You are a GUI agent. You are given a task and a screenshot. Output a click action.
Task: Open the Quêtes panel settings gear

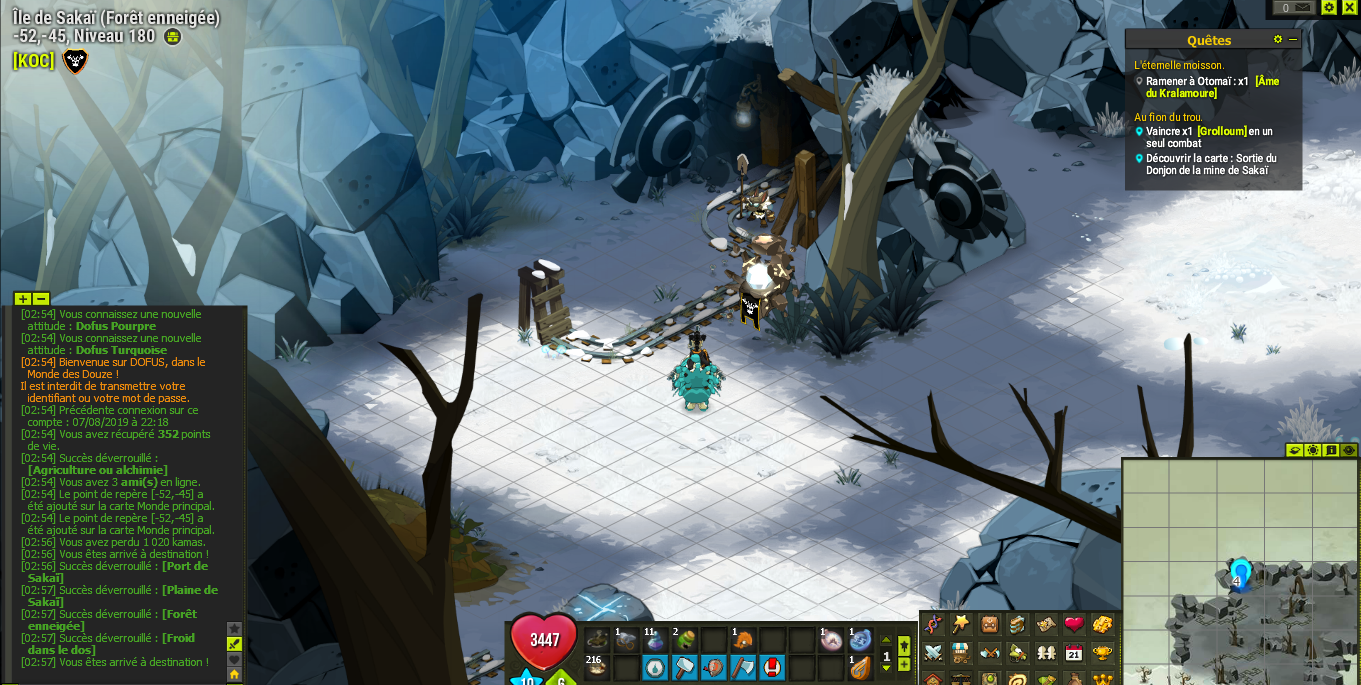point(1277,40)
